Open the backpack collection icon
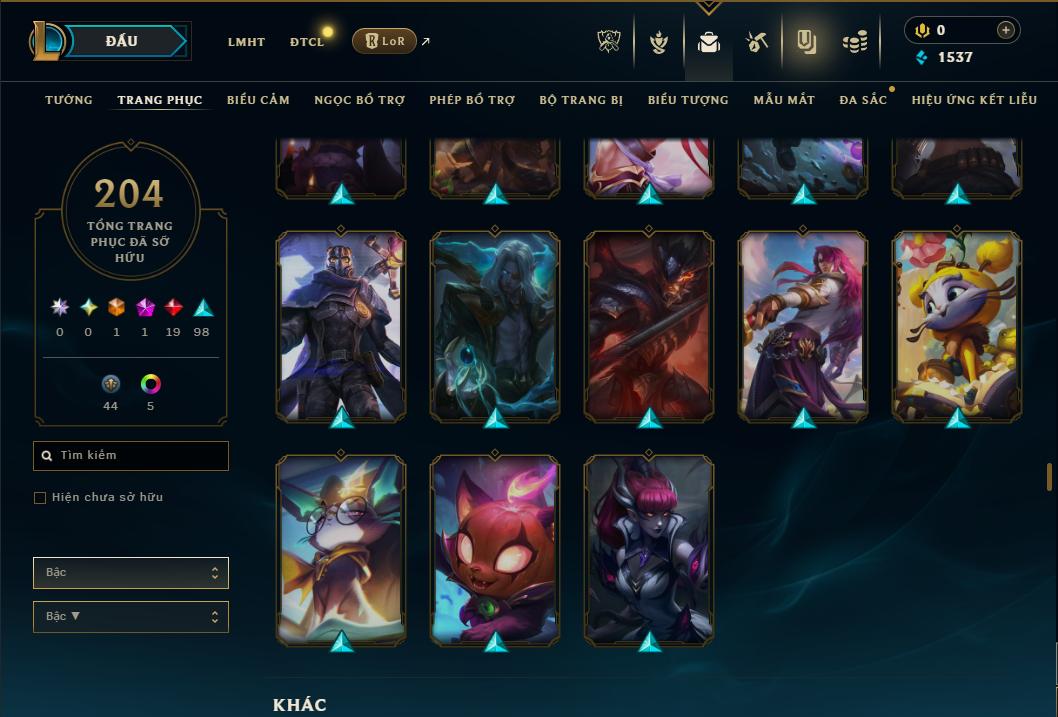The height and width of the screenshot is (717, 1058). (709, 42)
